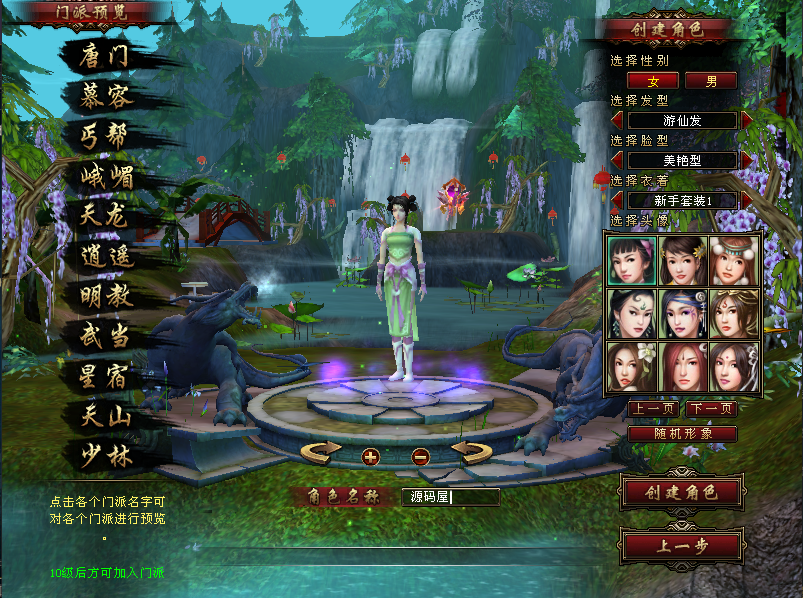Show the 天山 sect preview
803x598 pixels.
point(105,417)
